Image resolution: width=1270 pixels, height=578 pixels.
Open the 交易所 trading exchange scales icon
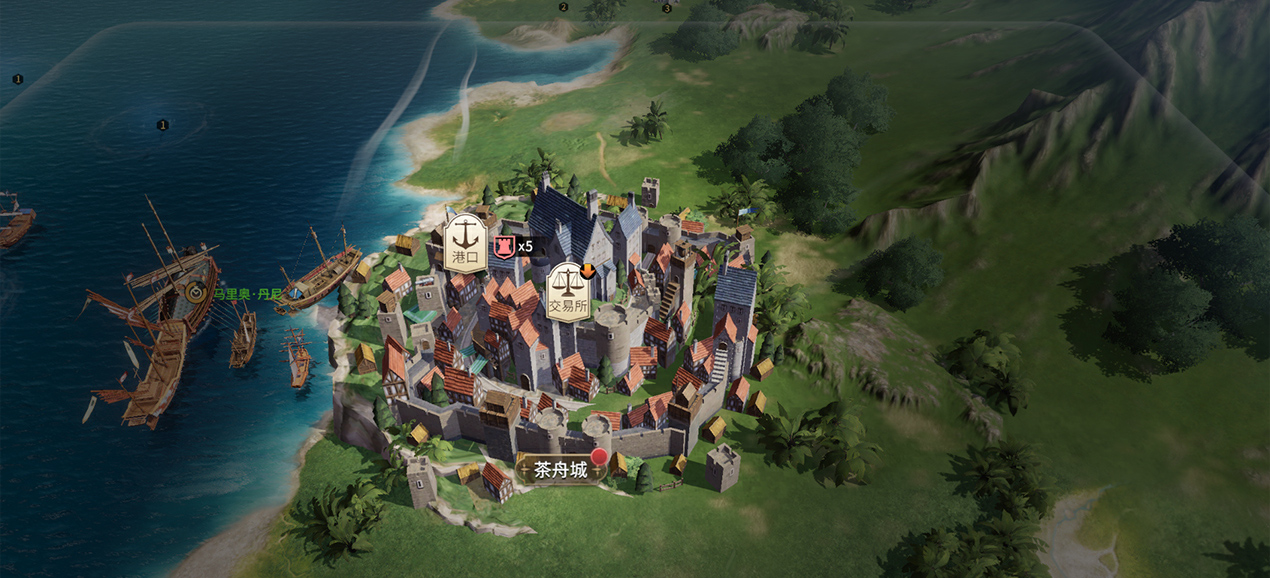(568, 291)
